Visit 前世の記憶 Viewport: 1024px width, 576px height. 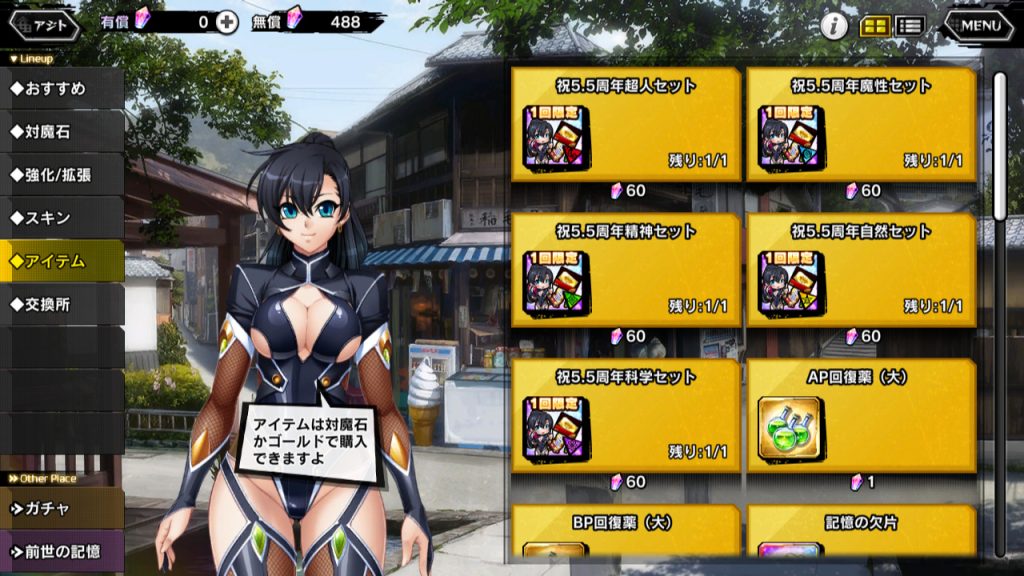tap(62, 551)
